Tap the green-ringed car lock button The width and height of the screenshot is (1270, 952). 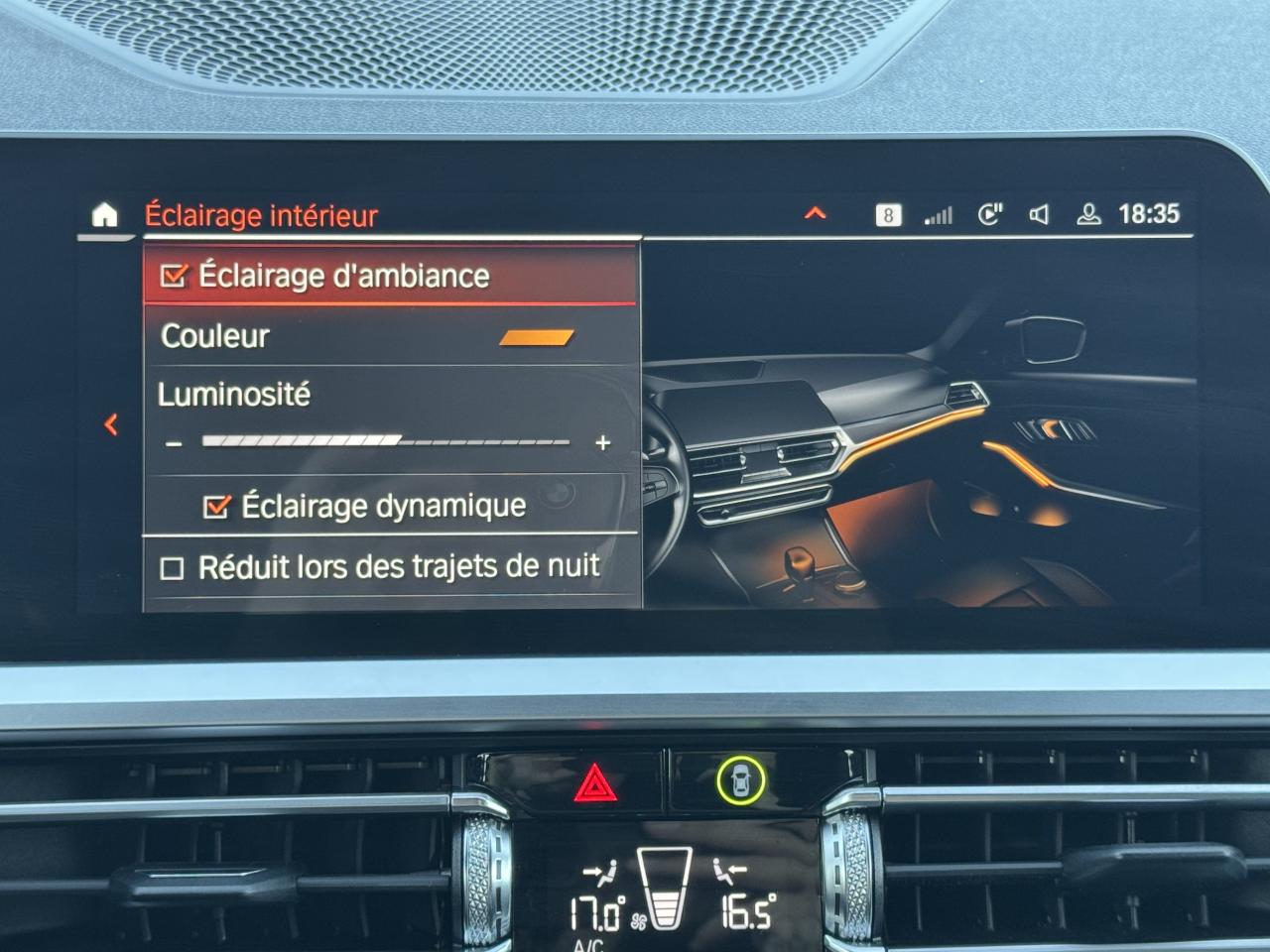click(x=741, y=781)
